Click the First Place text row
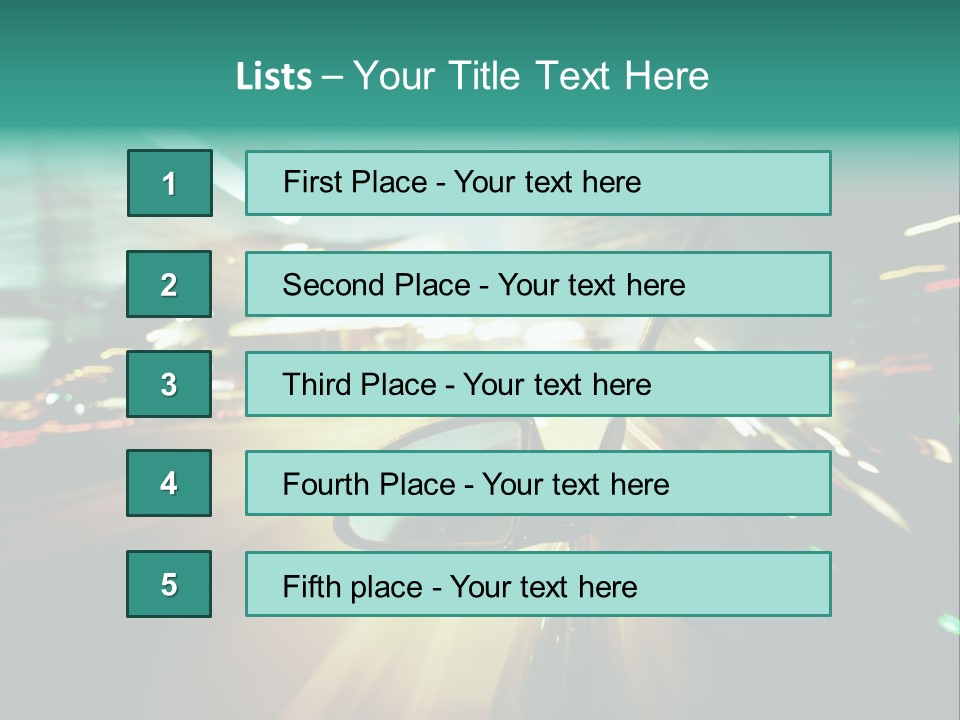The image size is (960, 720). pos(538,183)
